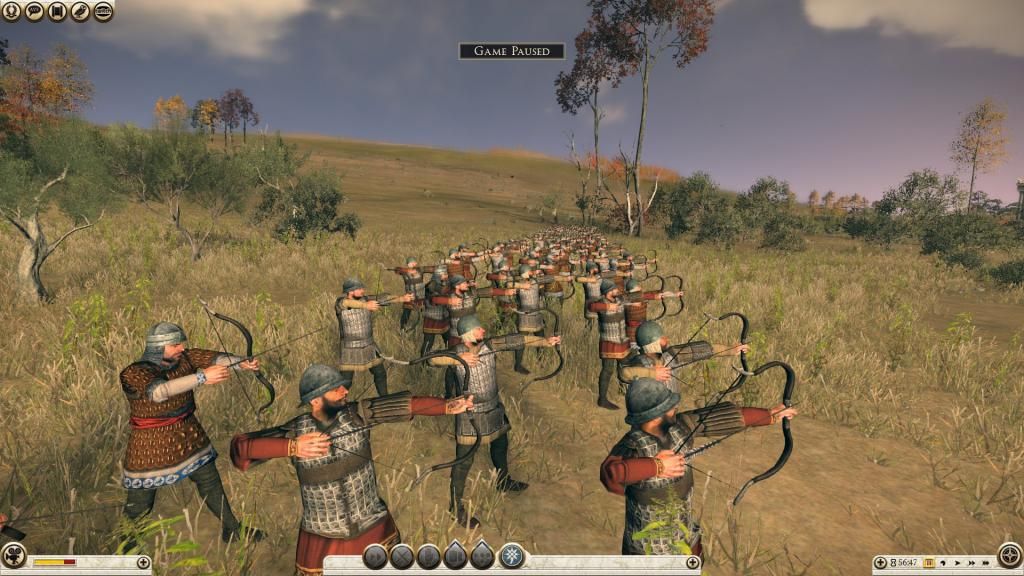1024x576 pixels.
Task: Toggle the highlighted pause speed button
Action: (928, 563)
